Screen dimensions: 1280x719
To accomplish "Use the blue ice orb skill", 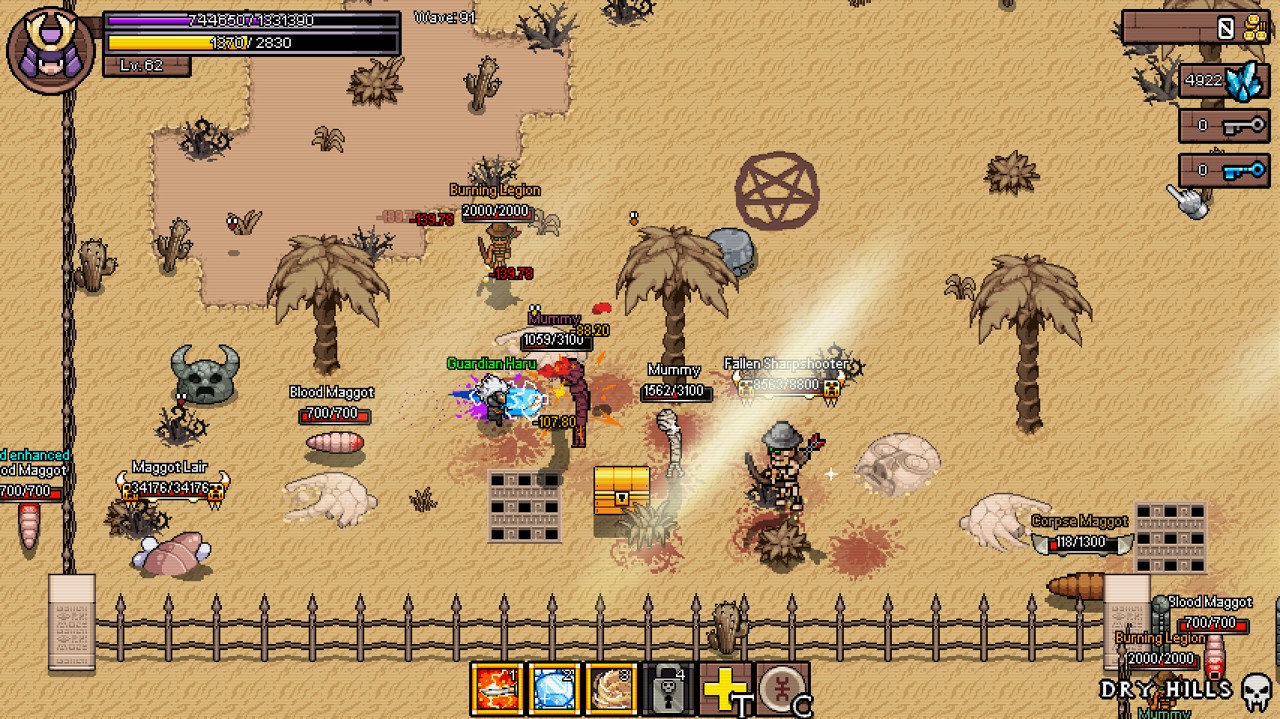I will [554, 688].
